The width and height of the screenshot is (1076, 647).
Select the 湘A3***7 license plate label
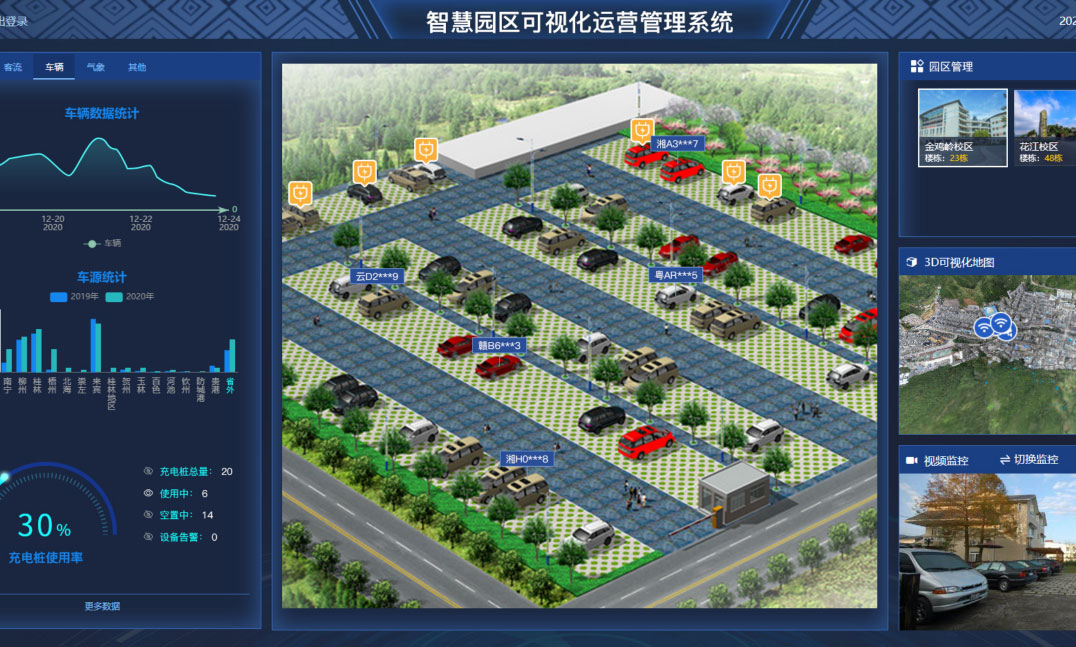[x=676, y=144]
